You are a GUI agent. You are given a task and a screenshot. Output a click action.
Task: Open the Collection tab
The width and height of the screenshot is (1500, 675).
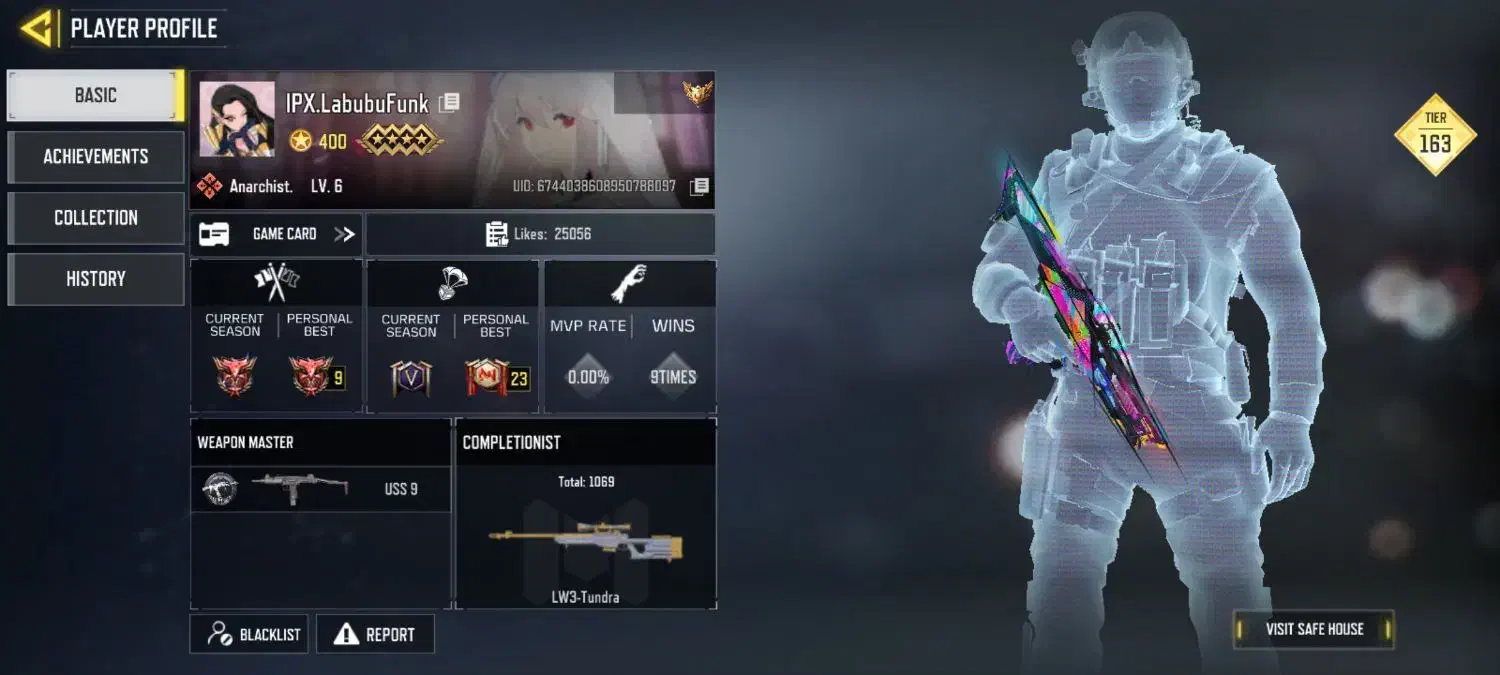[x=96, y=218]
